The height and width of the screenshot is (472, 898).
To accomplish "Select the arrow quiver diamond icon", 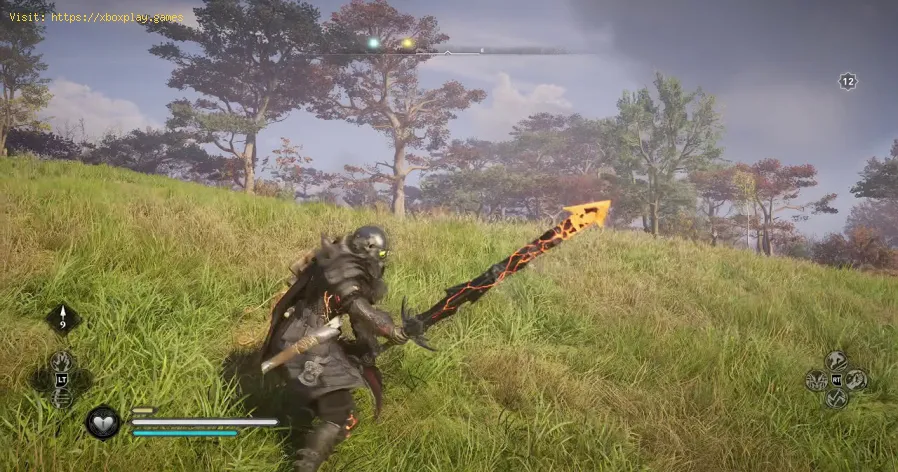I will (x=62, y=320).
